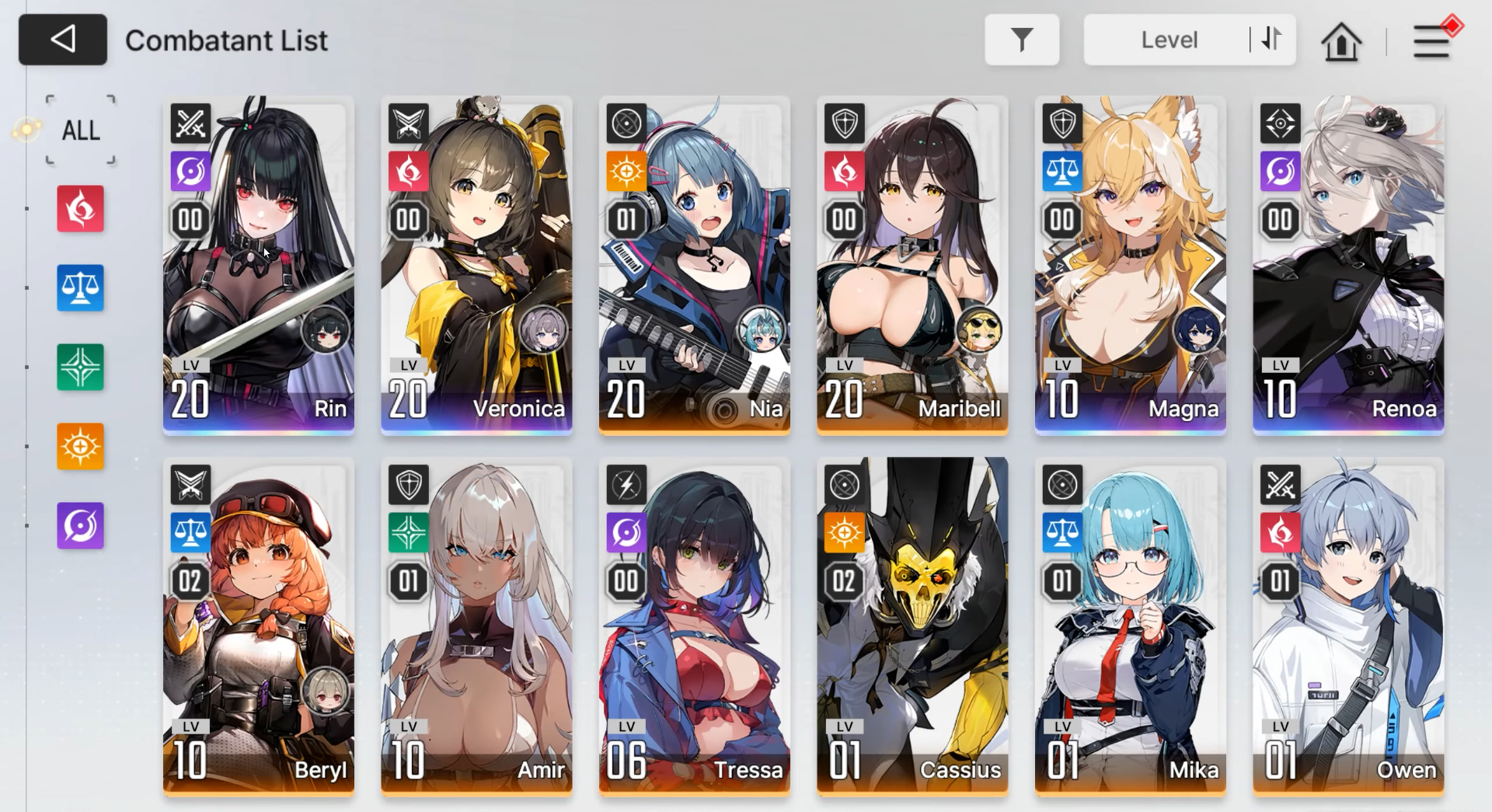Toggle the sort order arrows

[x=1271, y=39]
